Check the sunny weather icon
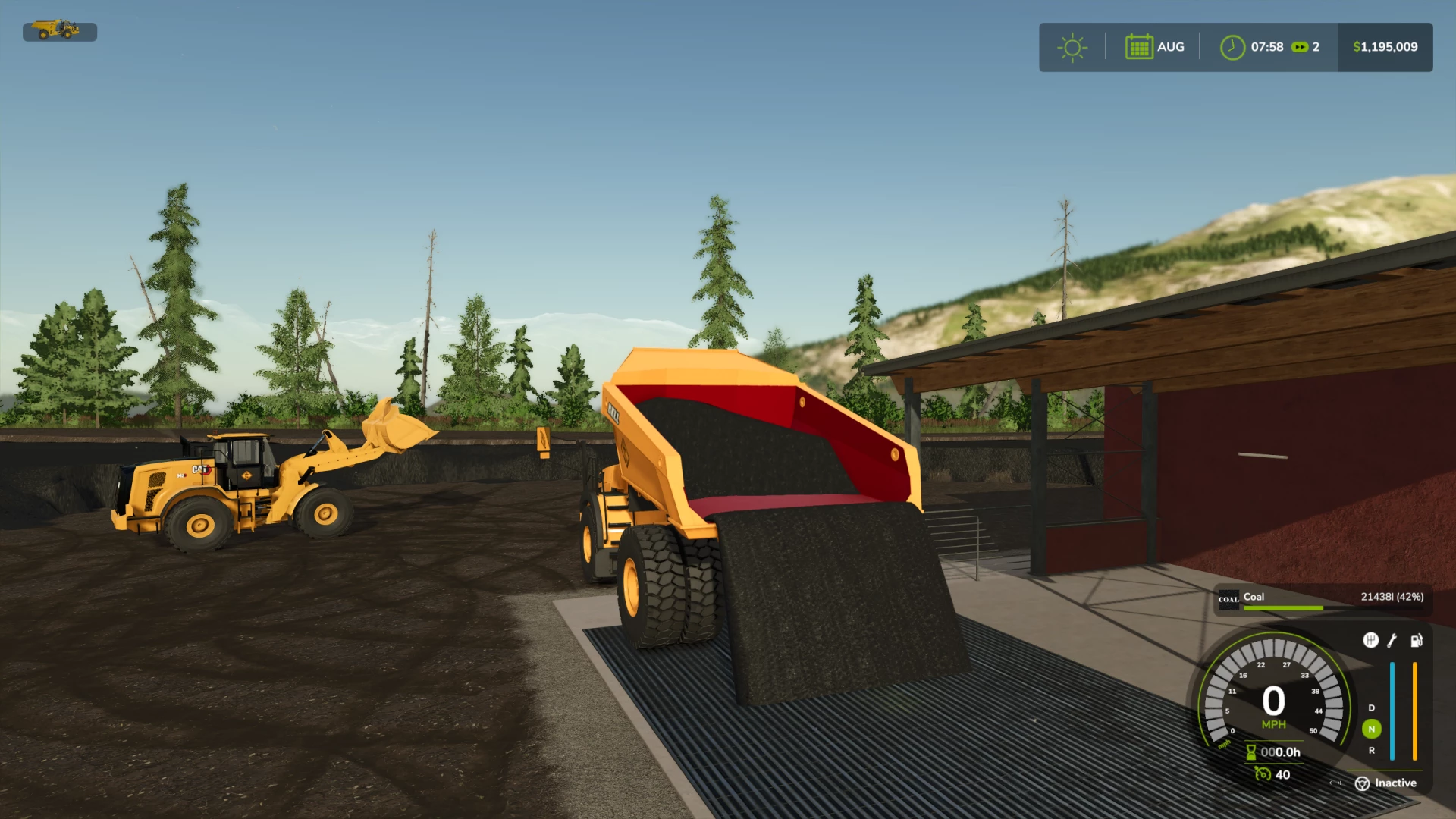1456x819 pixels. pyautogui.click(x=1072, y=47)
